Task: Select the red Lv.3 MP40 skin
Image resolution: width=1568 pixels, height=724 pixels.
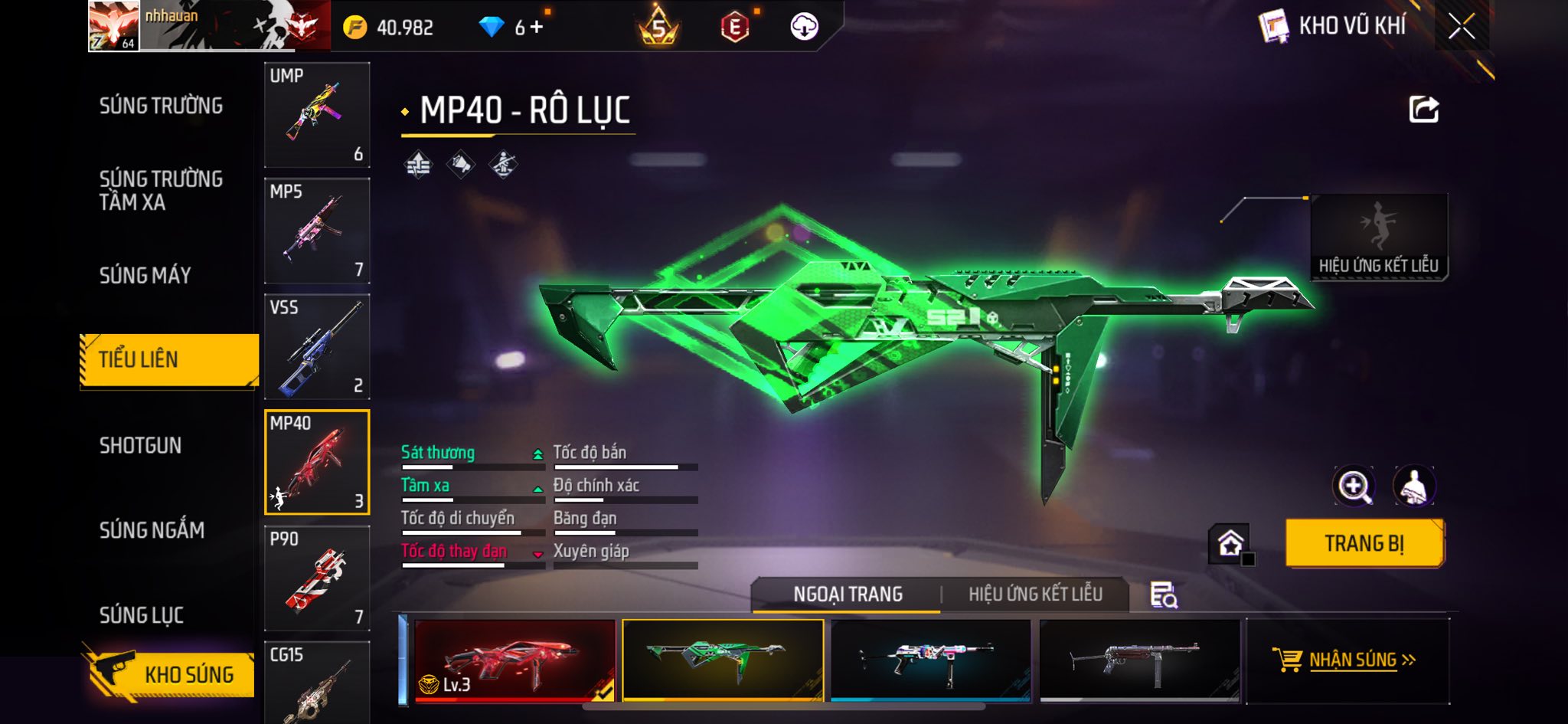Action: 514,660
